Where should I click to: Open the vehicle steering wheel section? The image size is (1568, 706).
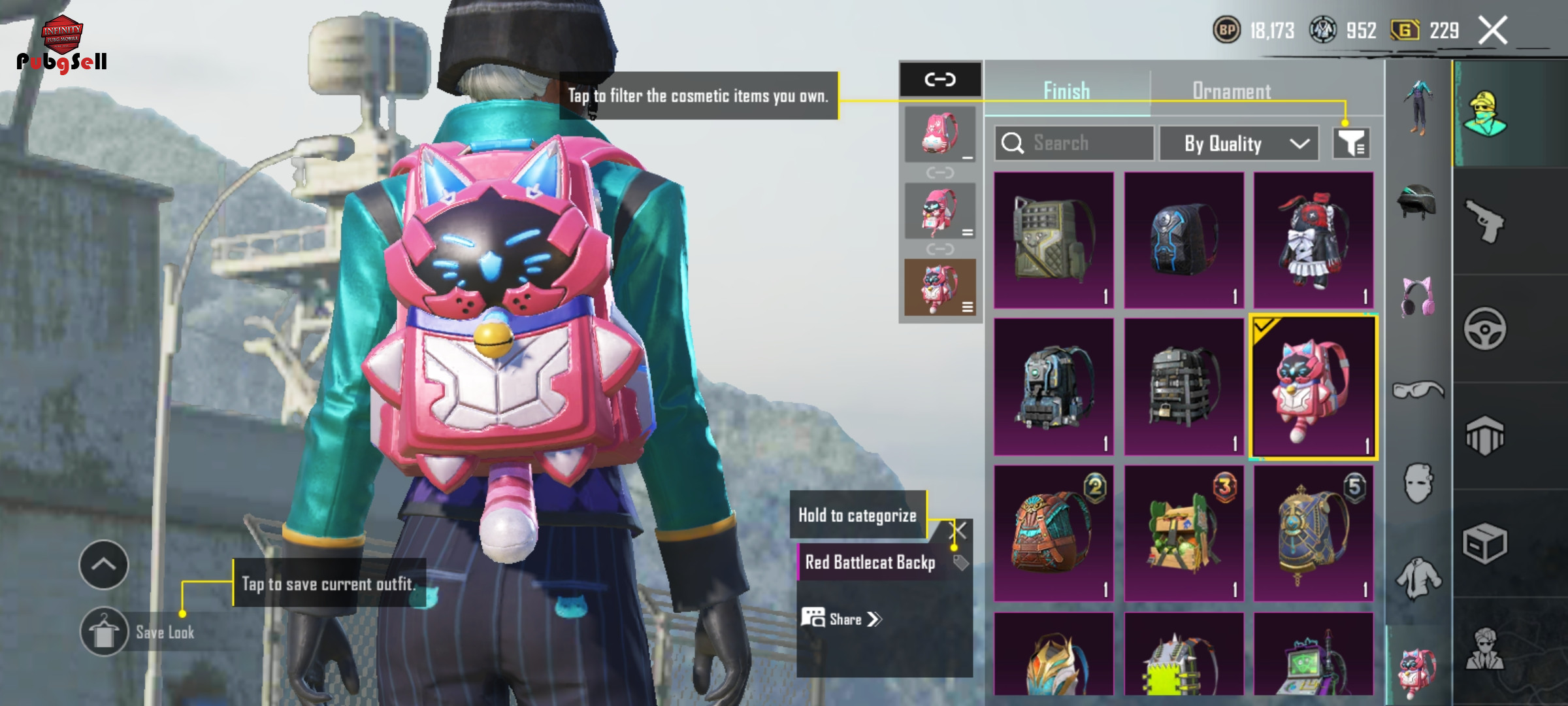(x=1484, y=329)
